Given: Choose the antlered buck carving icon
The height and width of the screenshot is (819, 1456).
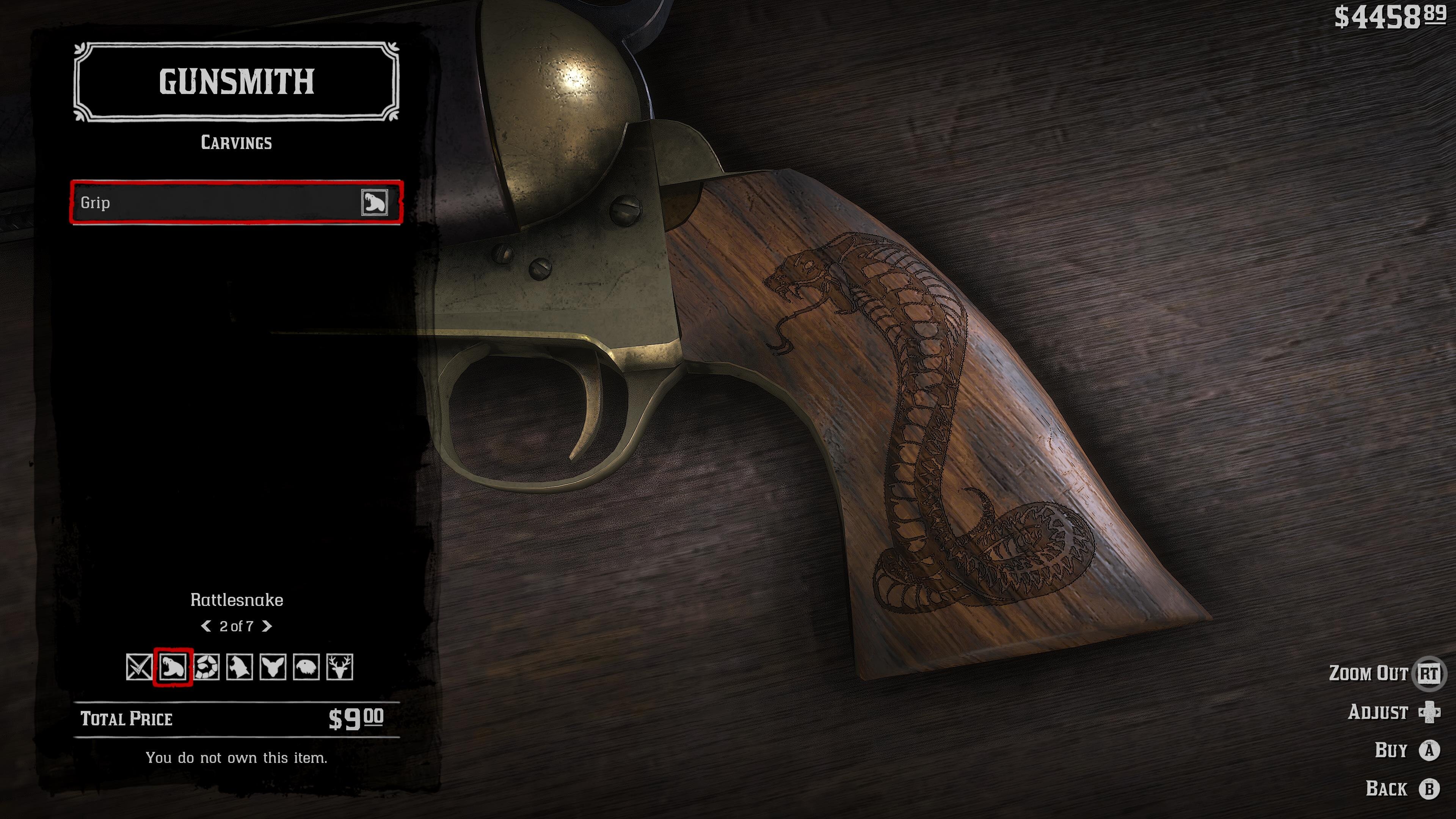Looking at the screenshot, I should click(340, 667).
